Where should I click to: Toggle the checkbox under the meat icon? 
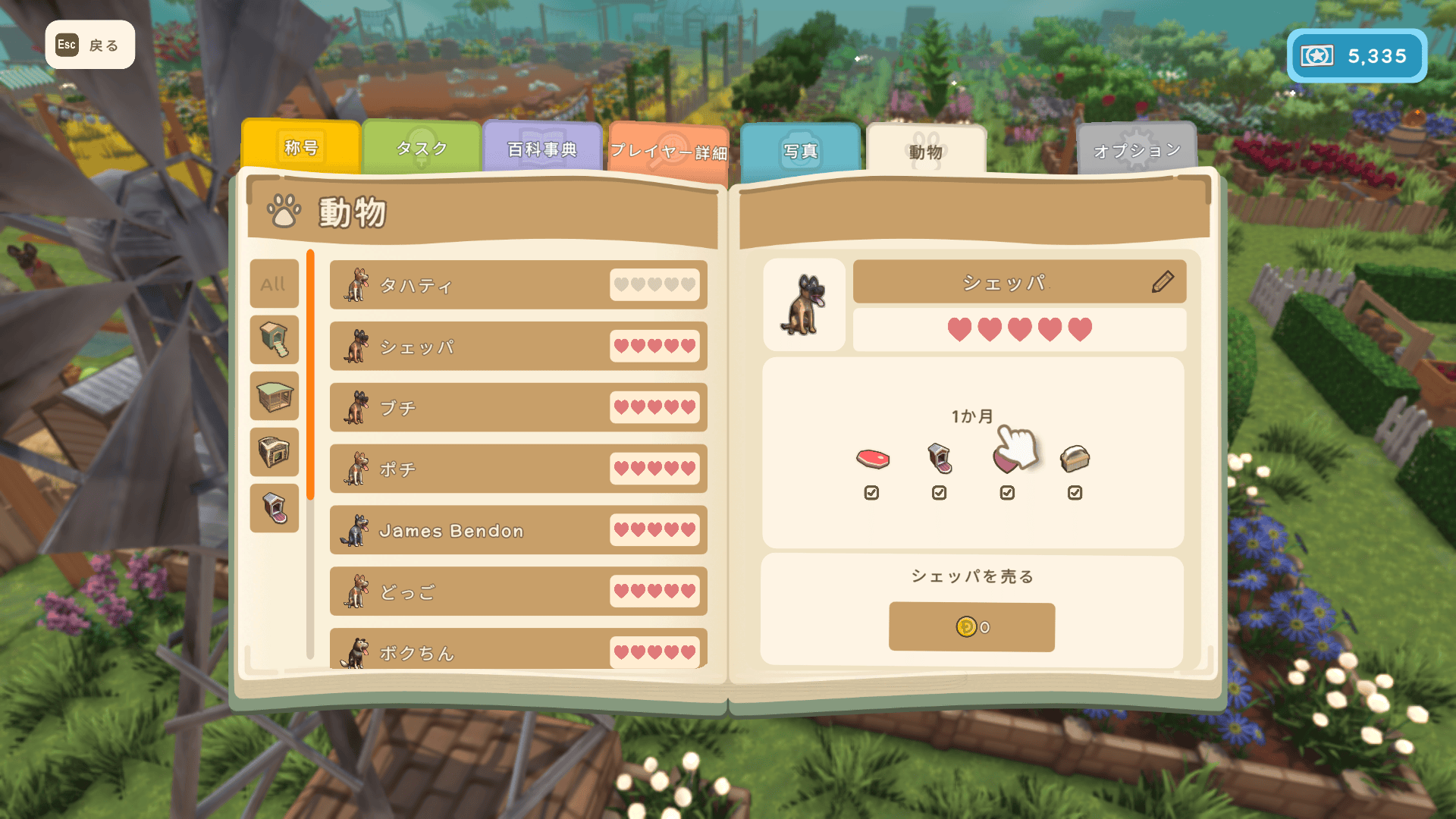[871, 493]
